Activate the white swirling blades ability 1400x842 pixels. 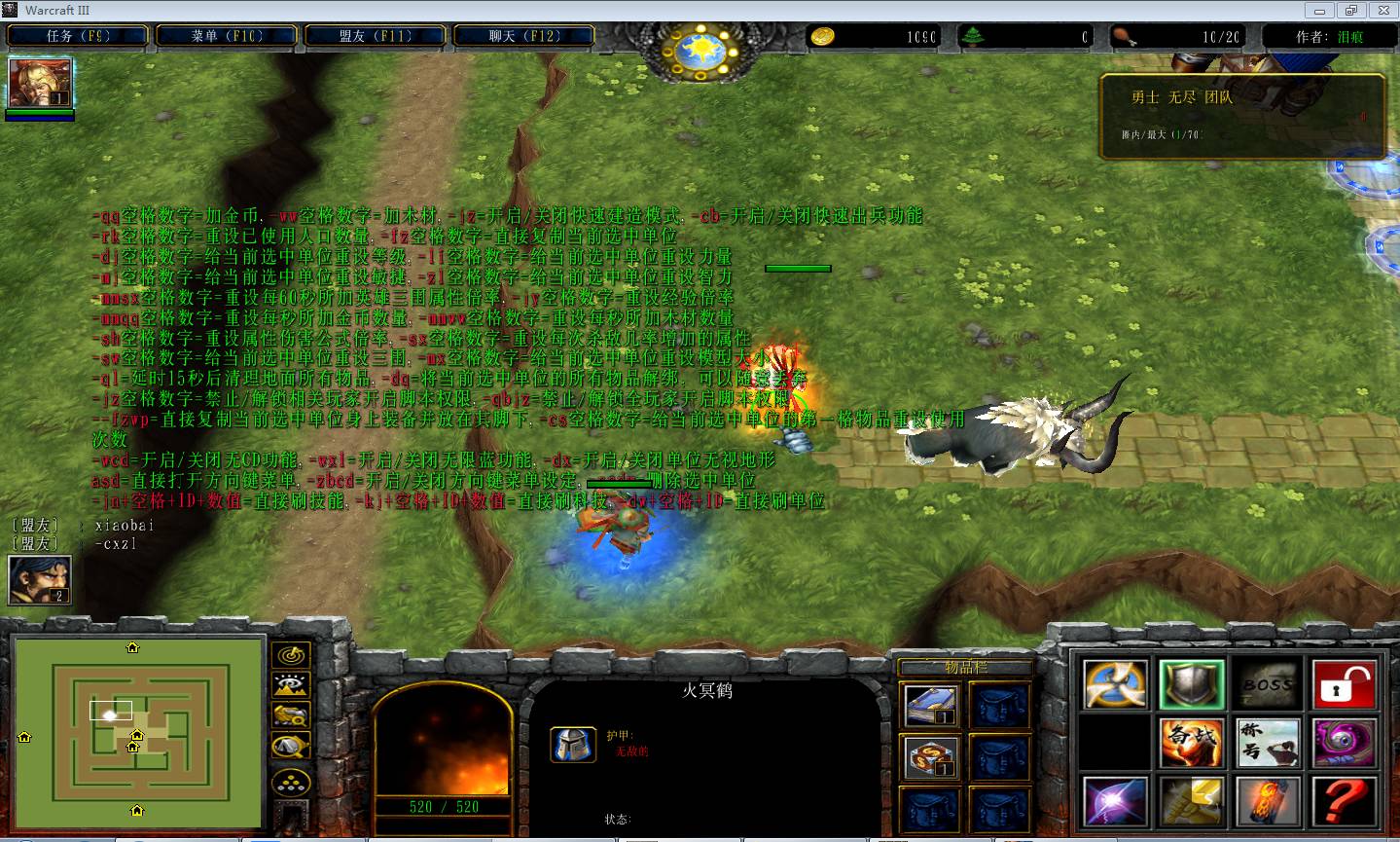[x=1115, y=684]
